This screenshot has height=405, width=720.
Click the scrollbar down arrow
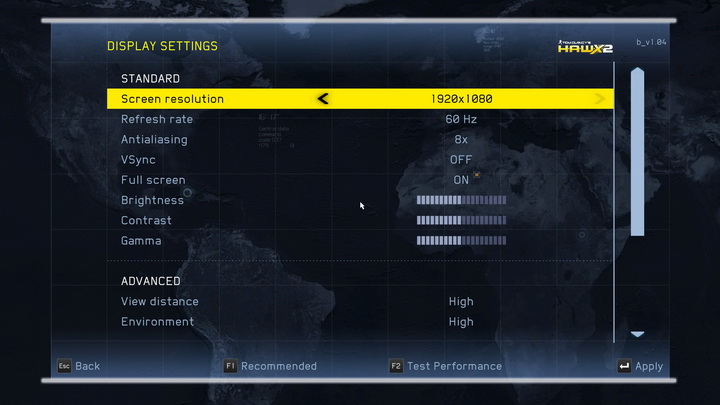(x=637, y=334)
